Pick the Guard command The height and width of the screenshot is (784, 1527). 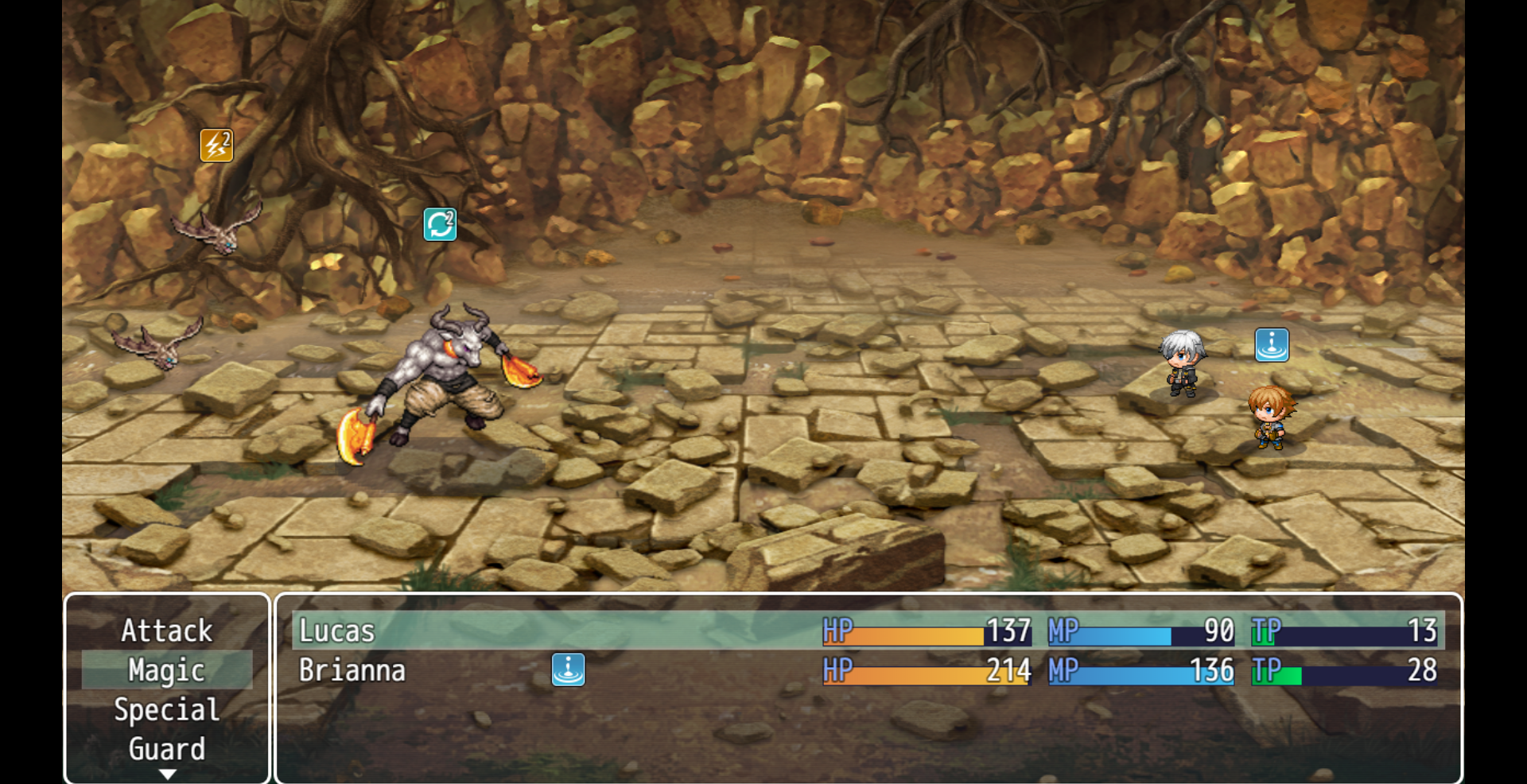pyautogui.click(x=167, y=748)
